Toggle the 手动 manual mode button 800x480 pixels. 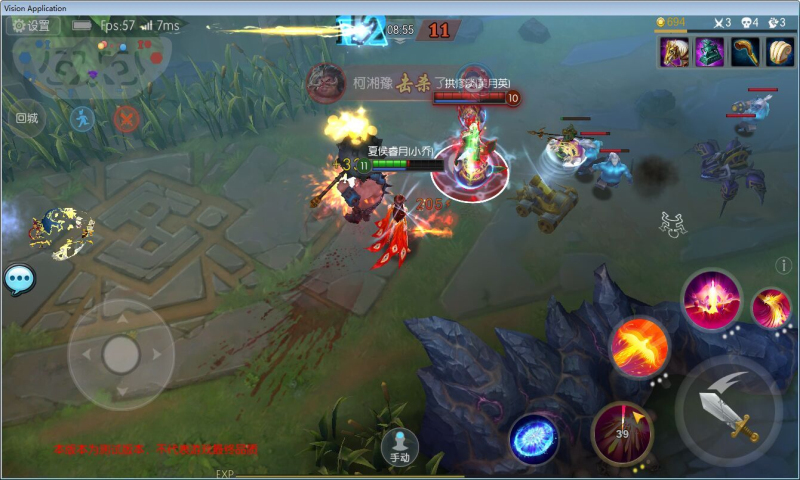pos(400,445)
